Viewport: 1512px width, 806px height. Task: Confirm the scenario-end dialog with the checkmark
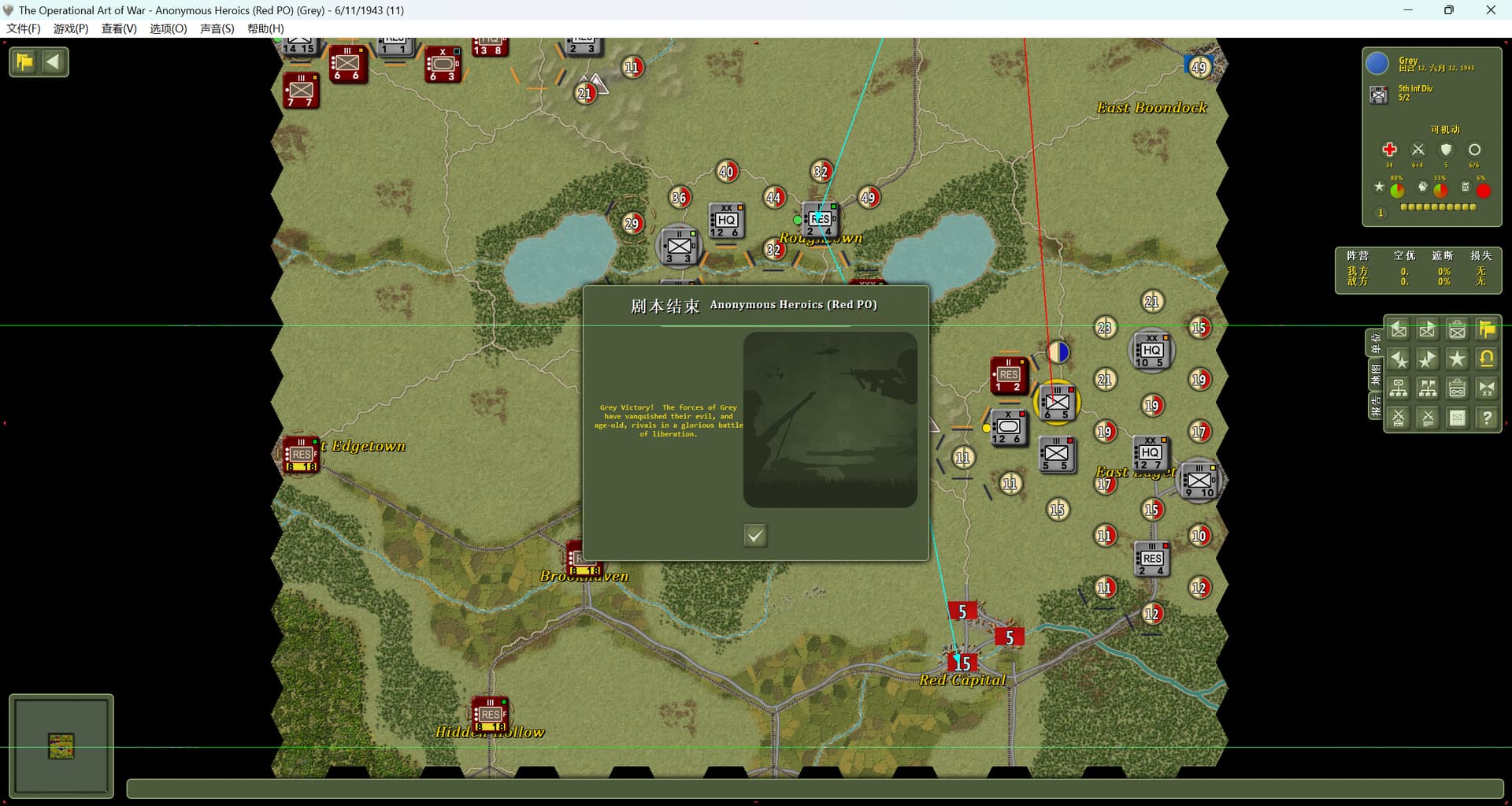[754, 536]
